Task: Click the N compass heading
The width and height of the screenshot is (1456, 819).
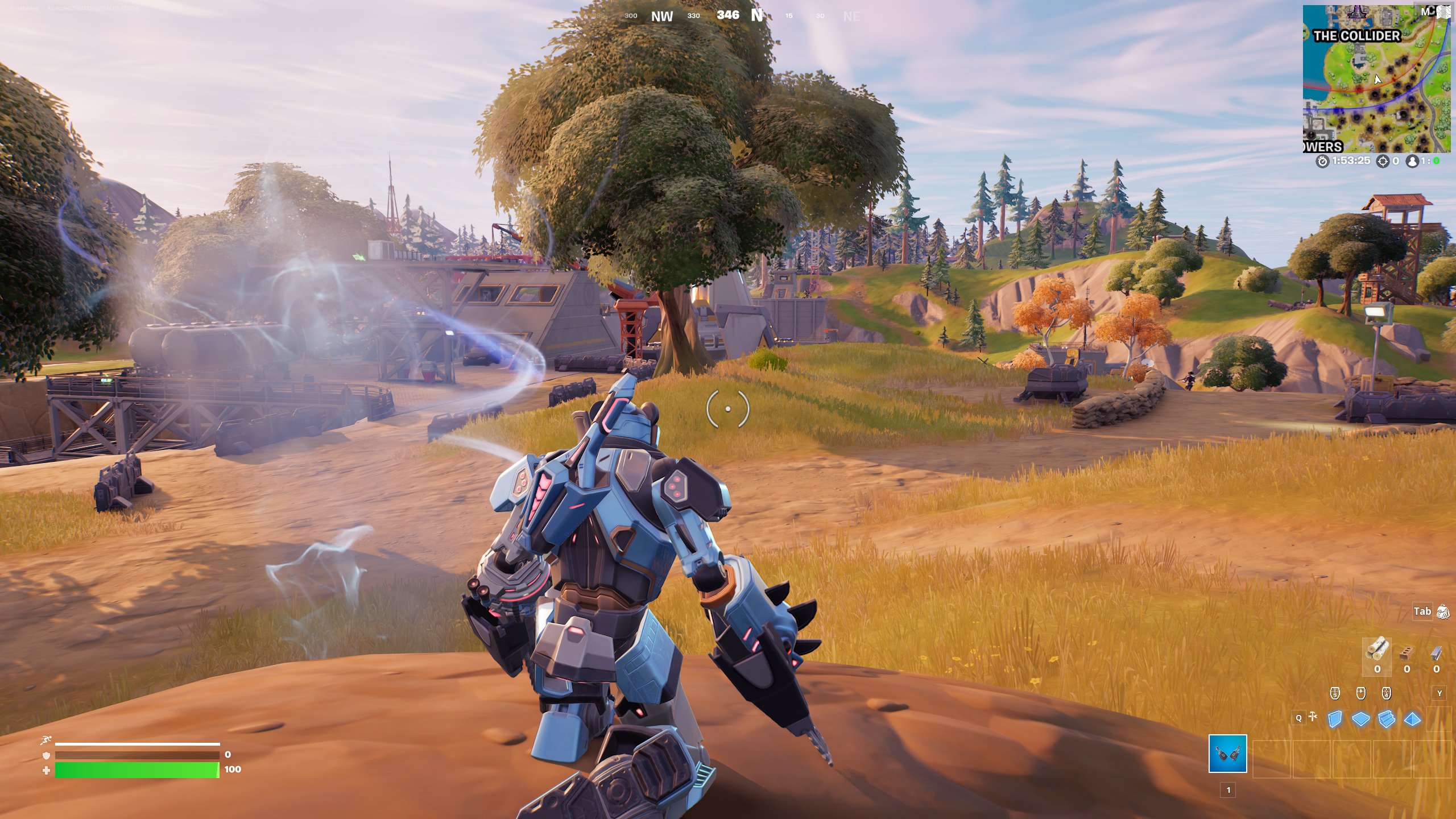Action: [757, 16]
